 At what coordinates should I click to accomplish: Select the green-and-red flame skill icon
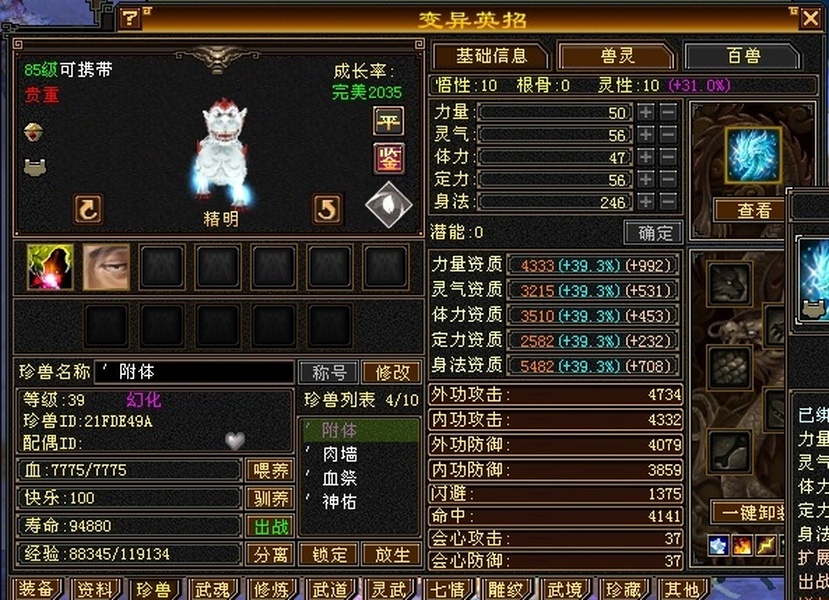coord(49,268)
